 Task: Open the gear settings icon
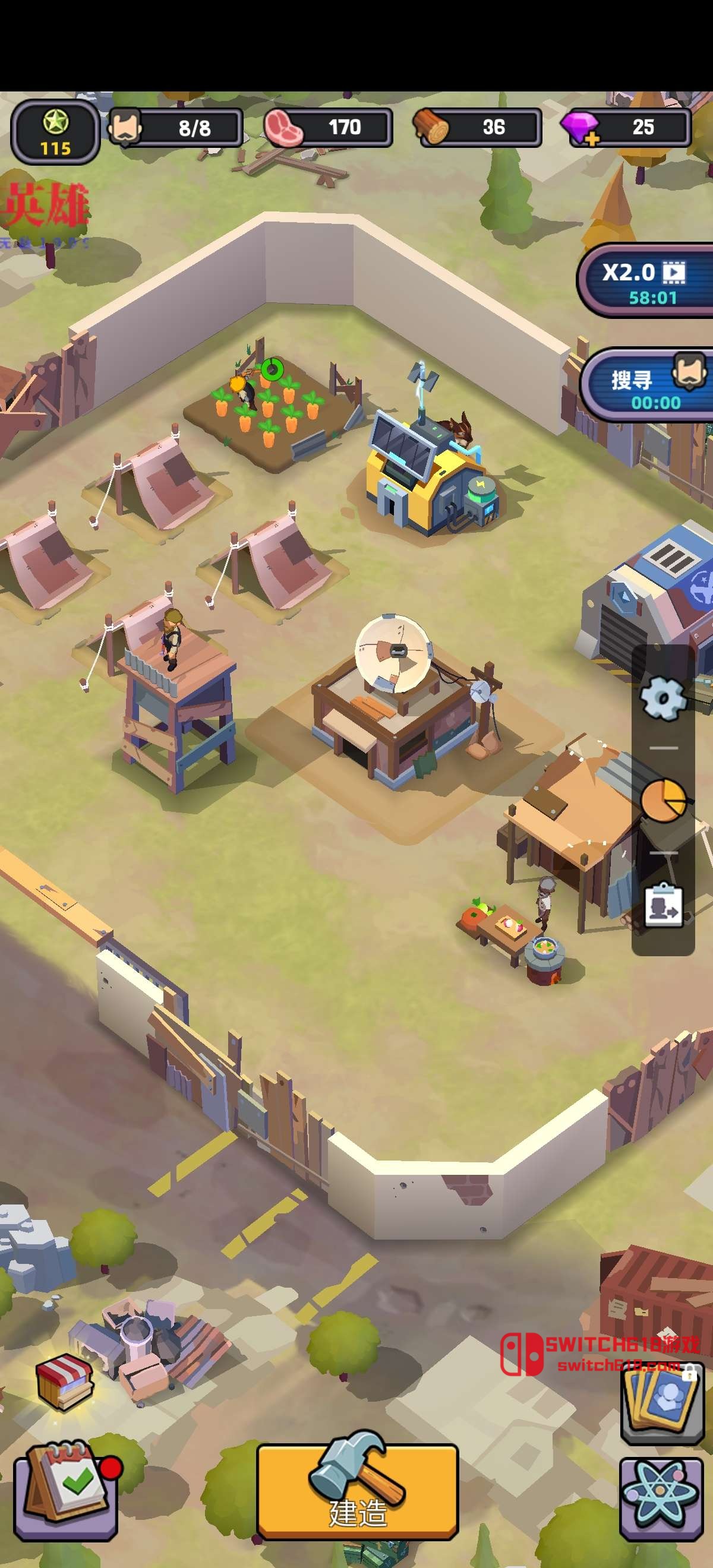[662, 698]
